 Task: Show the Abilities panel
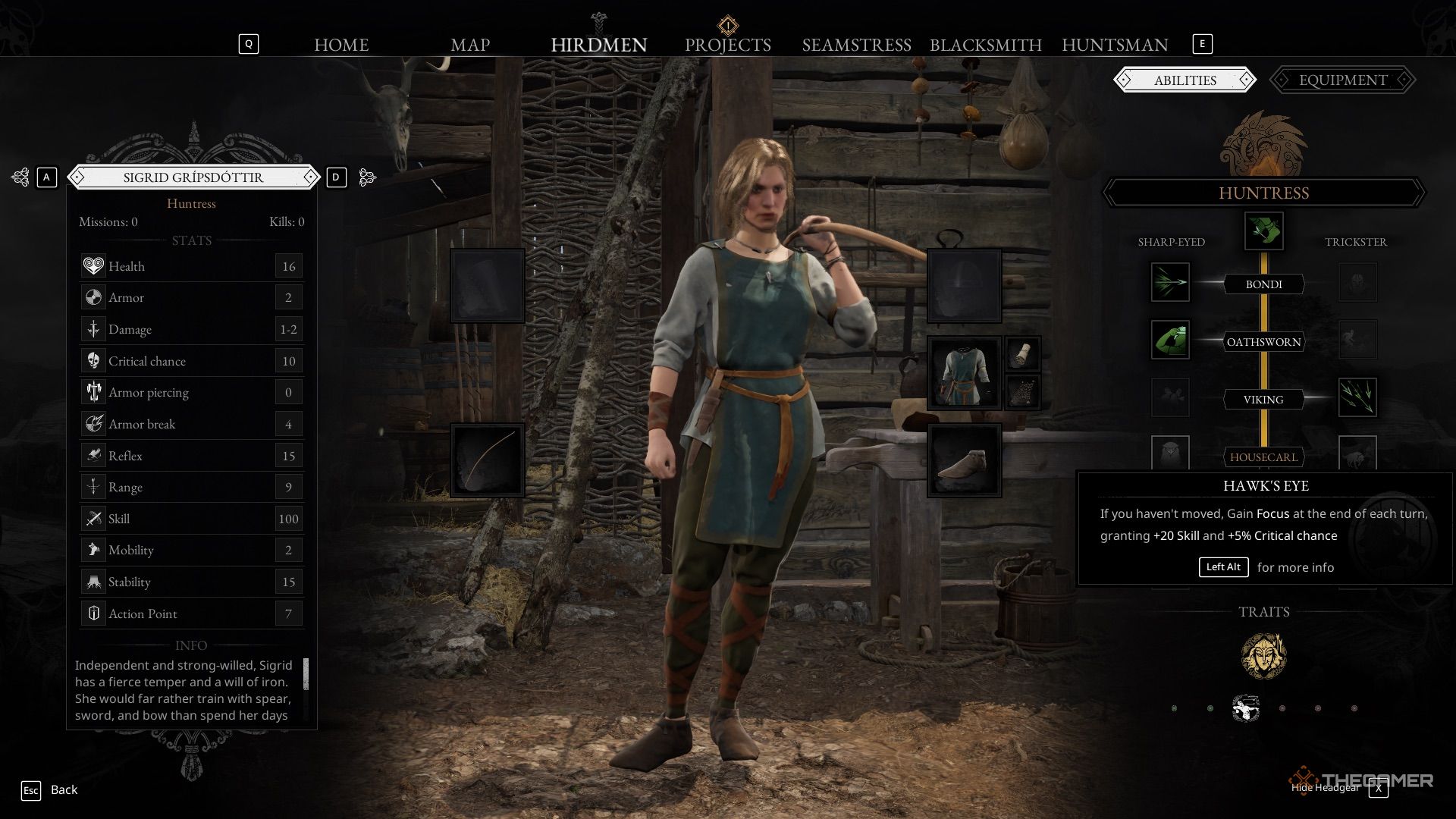(1185, 80)
